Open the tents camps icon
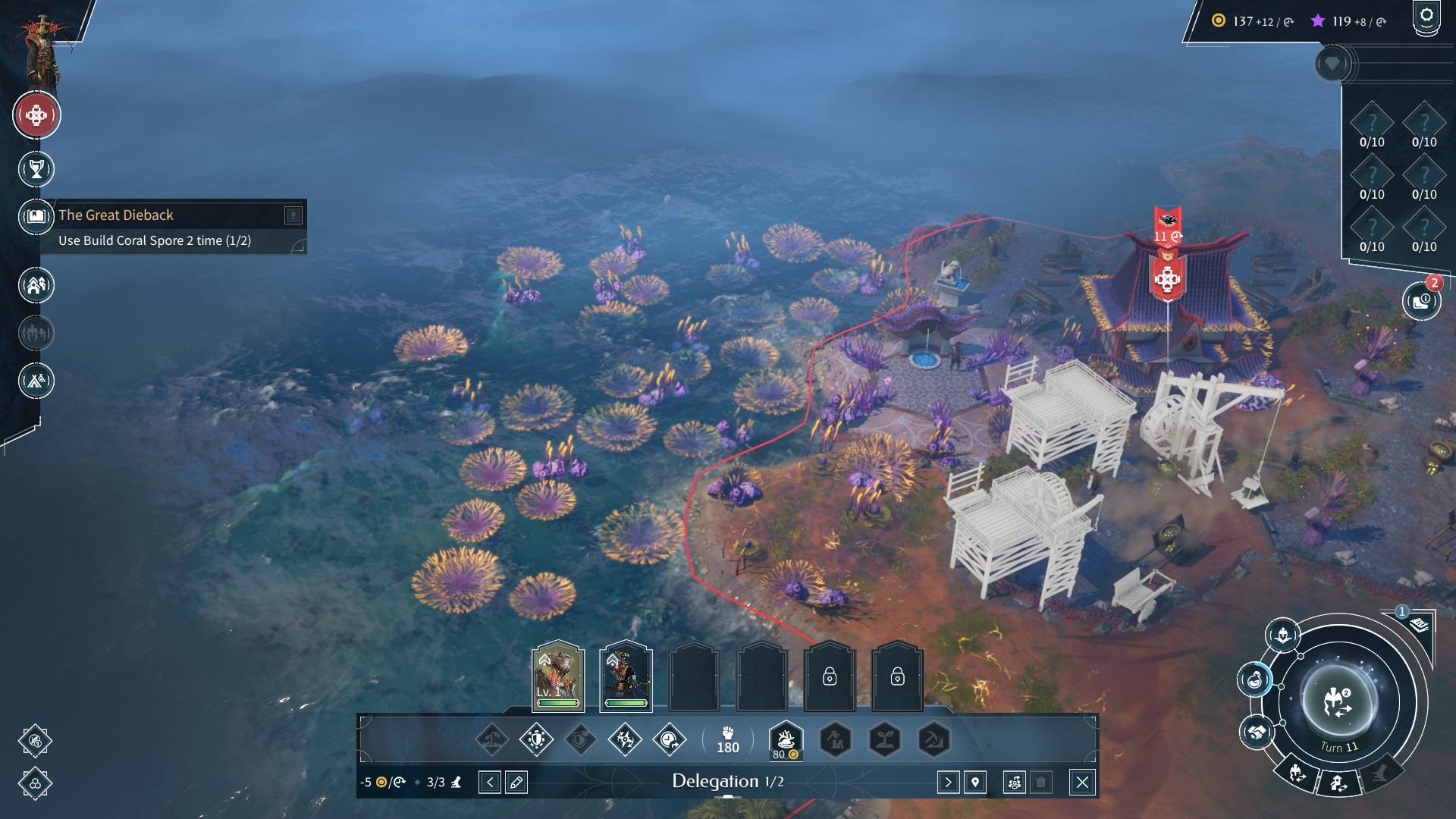 coord(36,380)
